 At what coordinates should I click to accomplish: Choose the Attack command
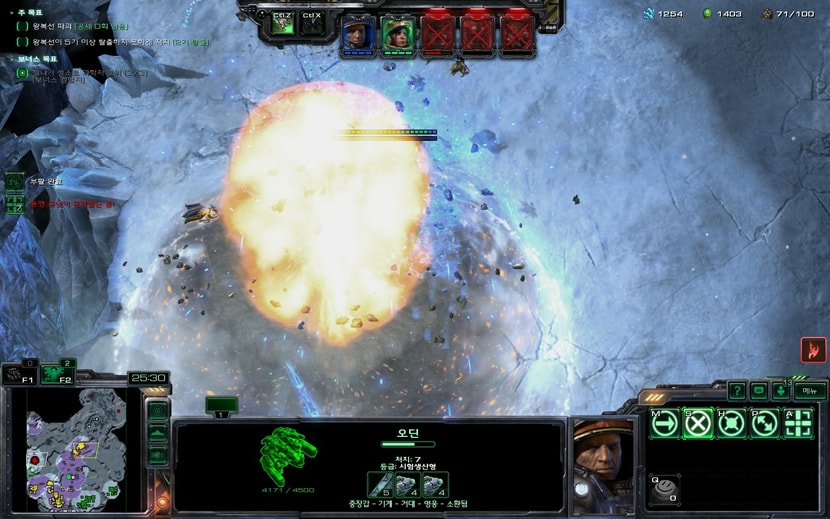[798, 423]
